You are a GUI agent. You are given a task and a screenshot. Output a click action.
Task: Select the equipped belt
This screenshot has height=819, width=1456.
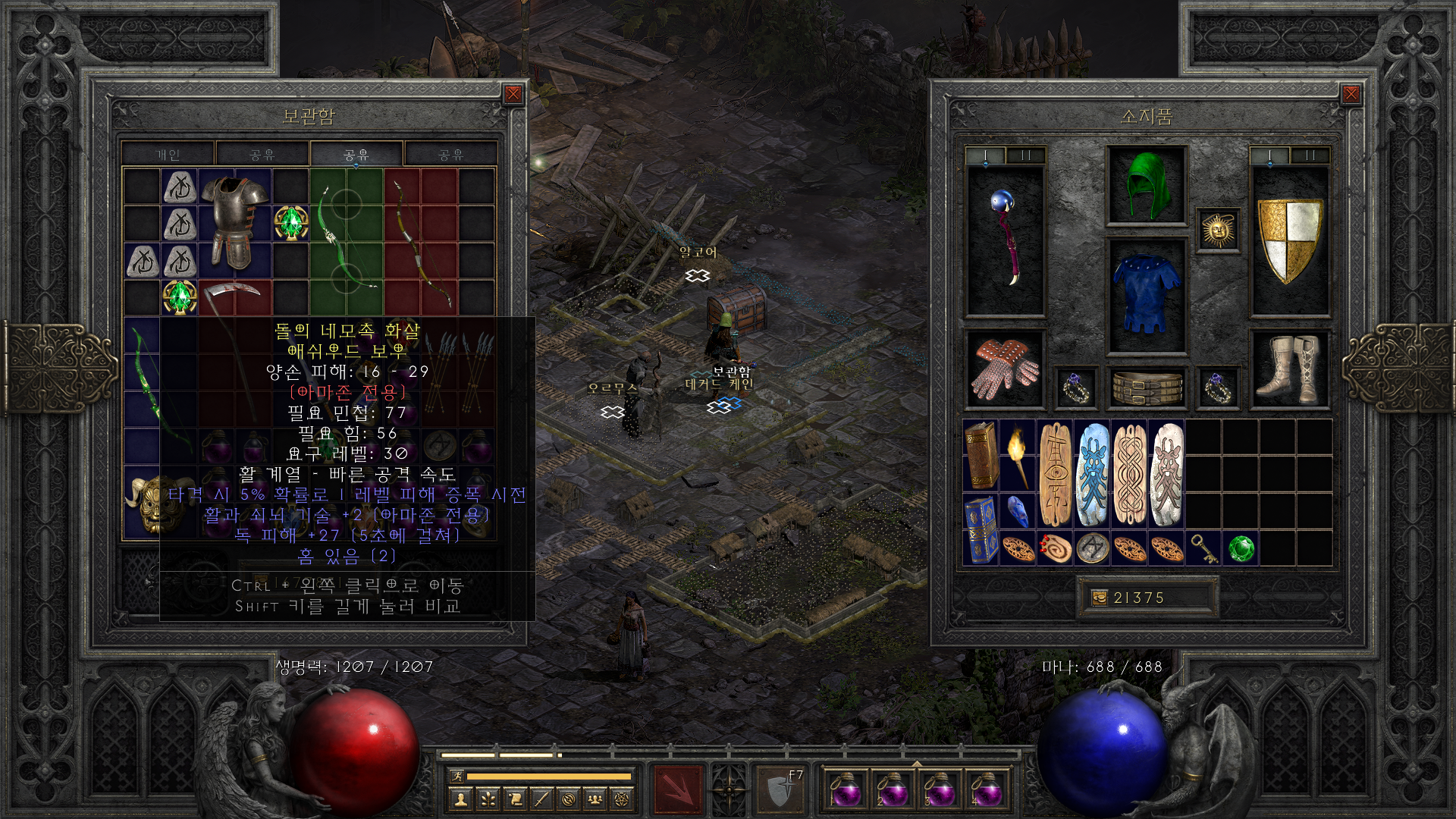click(x=1147, y=388)
